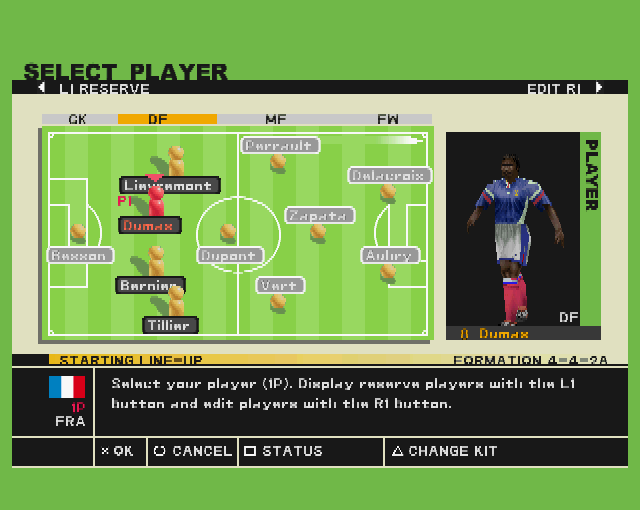Pick Perrault in midfield
Viewport: 640px width, 510px height.
280,146
